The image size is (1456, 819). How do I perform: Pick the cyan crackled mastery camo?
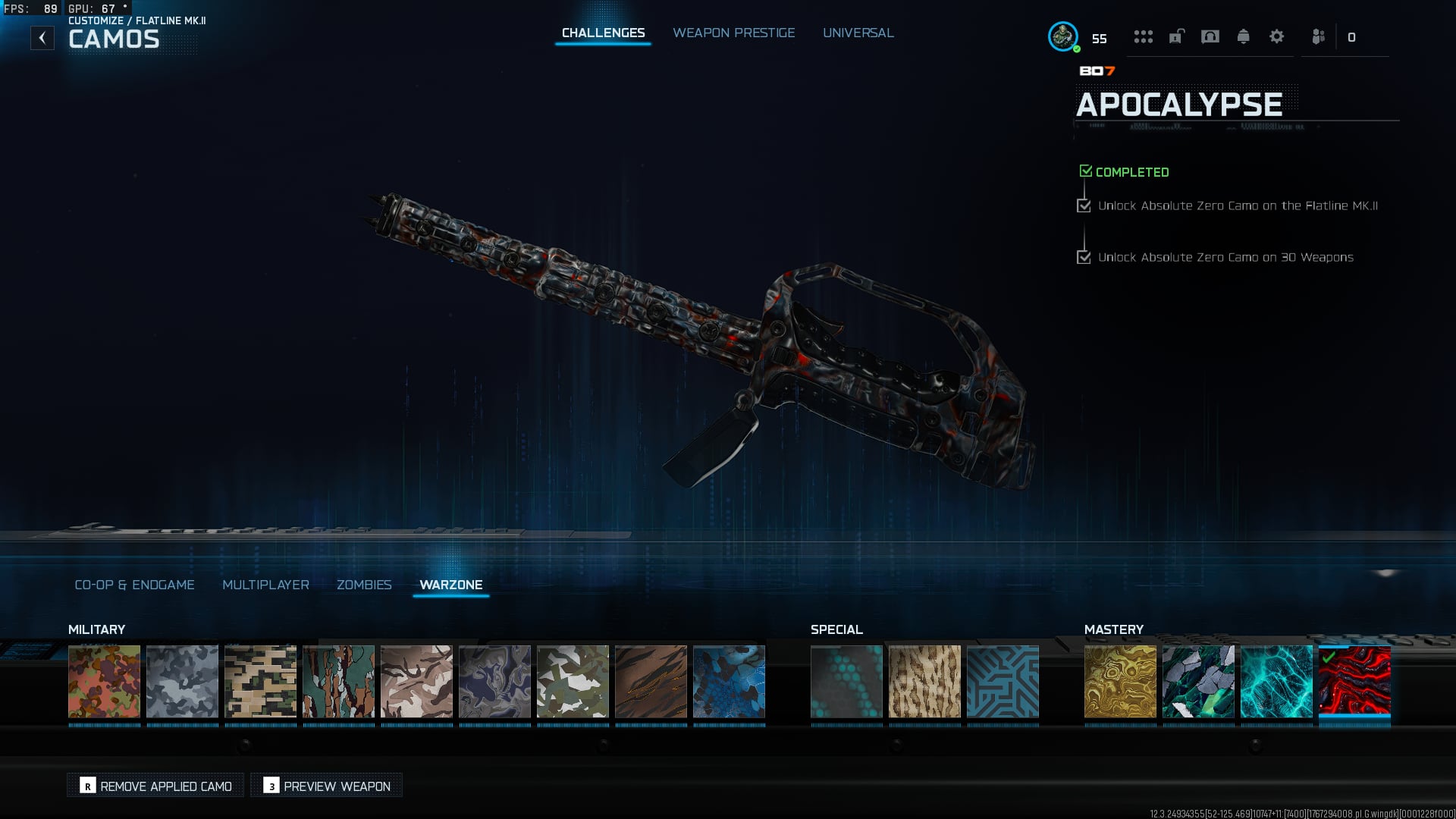(x=1276, y=681)
